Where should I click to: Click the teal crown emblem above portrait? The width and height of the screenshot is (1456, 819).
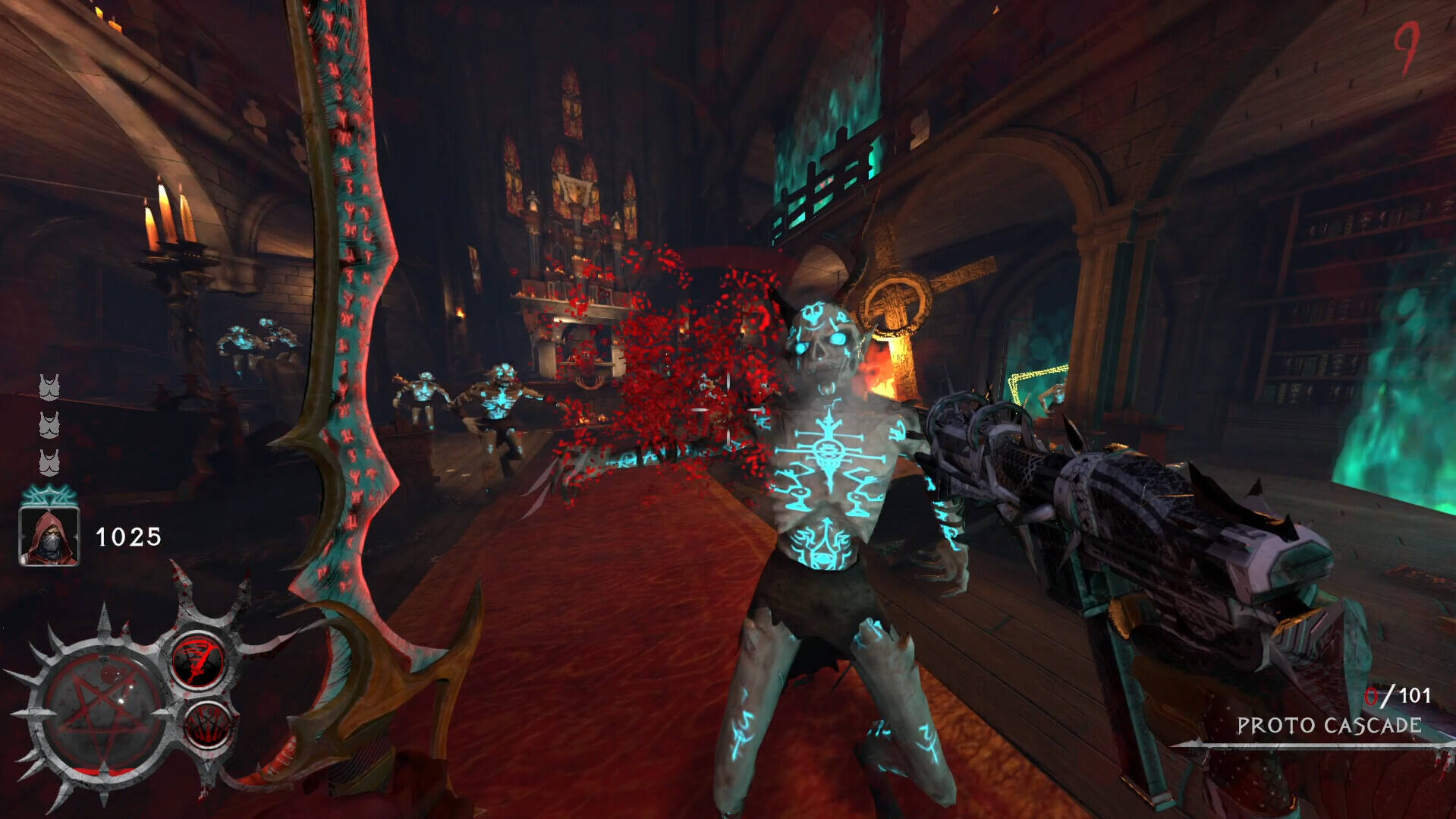49,496
